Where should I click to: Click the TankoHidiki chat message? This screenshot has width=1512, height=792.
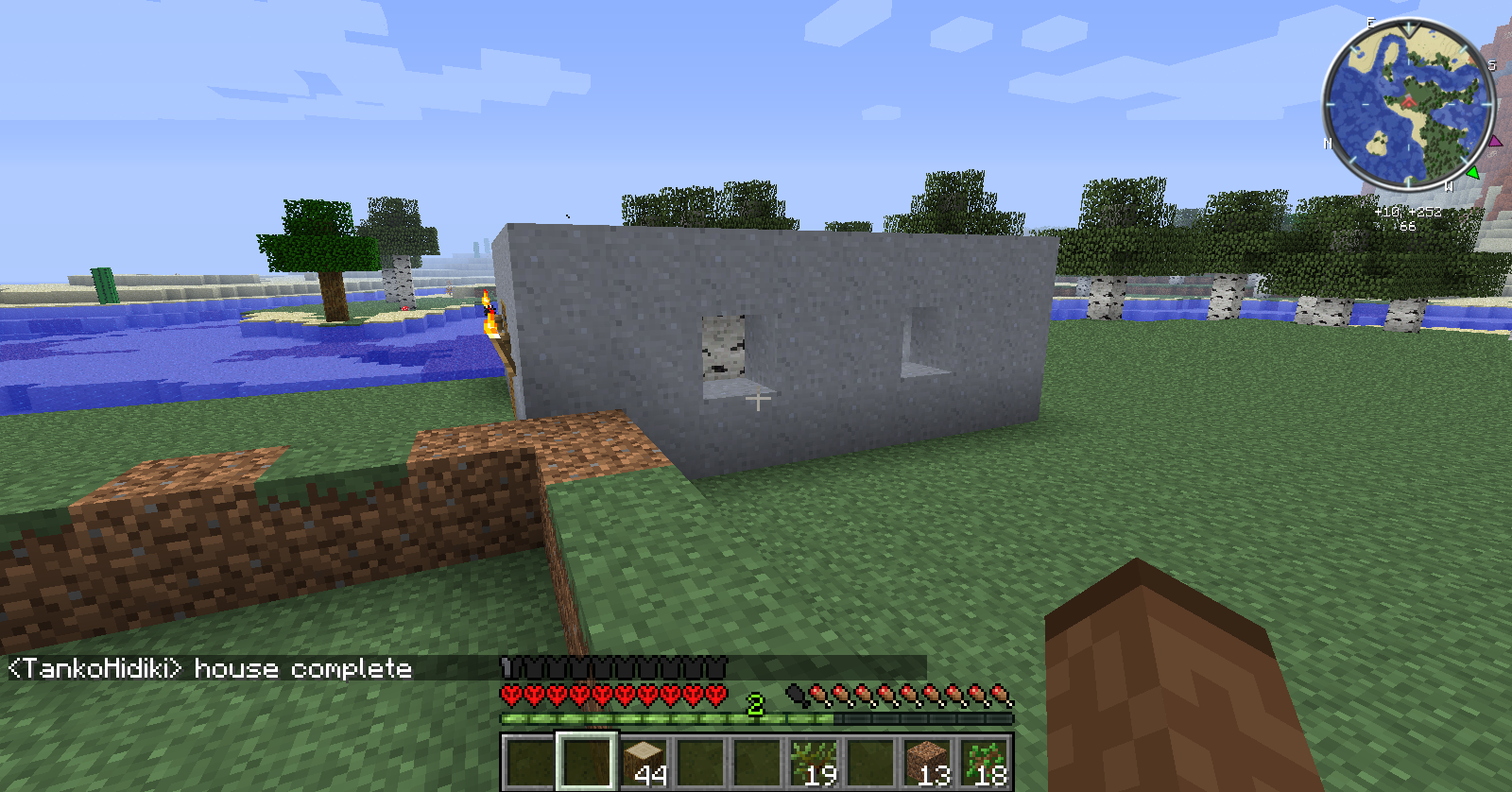[210, 669]
